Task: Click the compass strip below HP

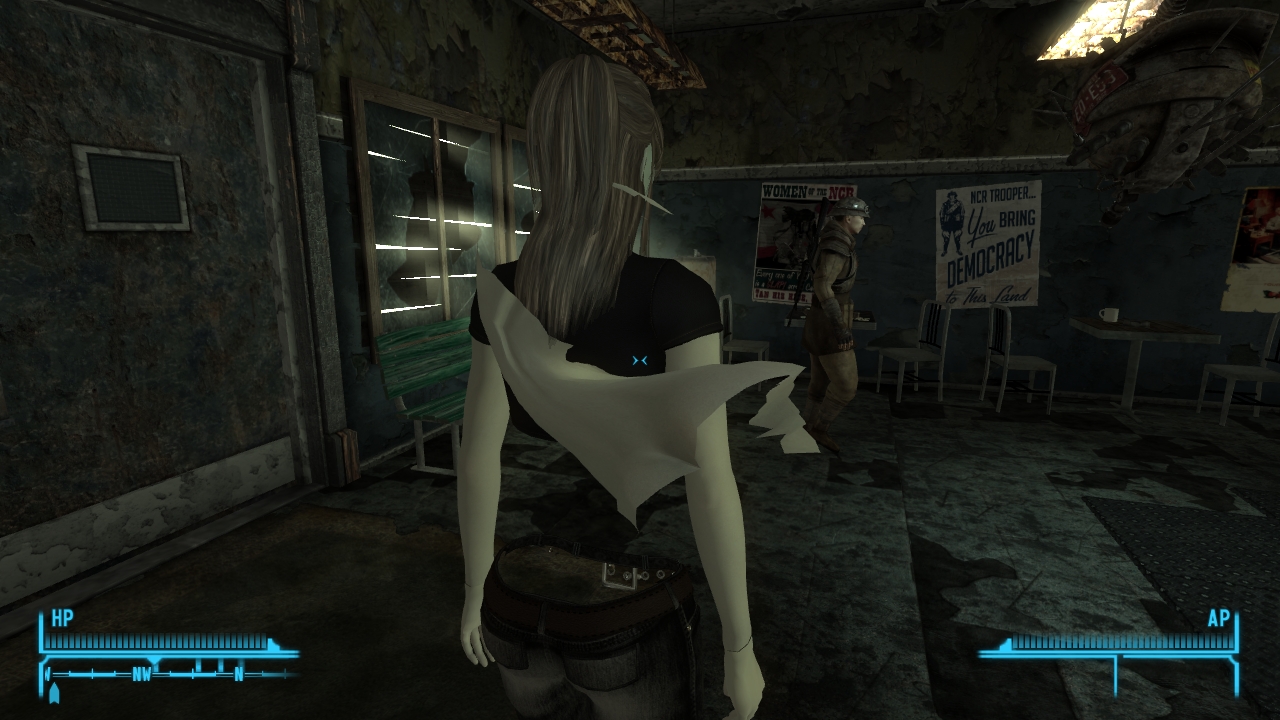Action: (x=170, y=674)
